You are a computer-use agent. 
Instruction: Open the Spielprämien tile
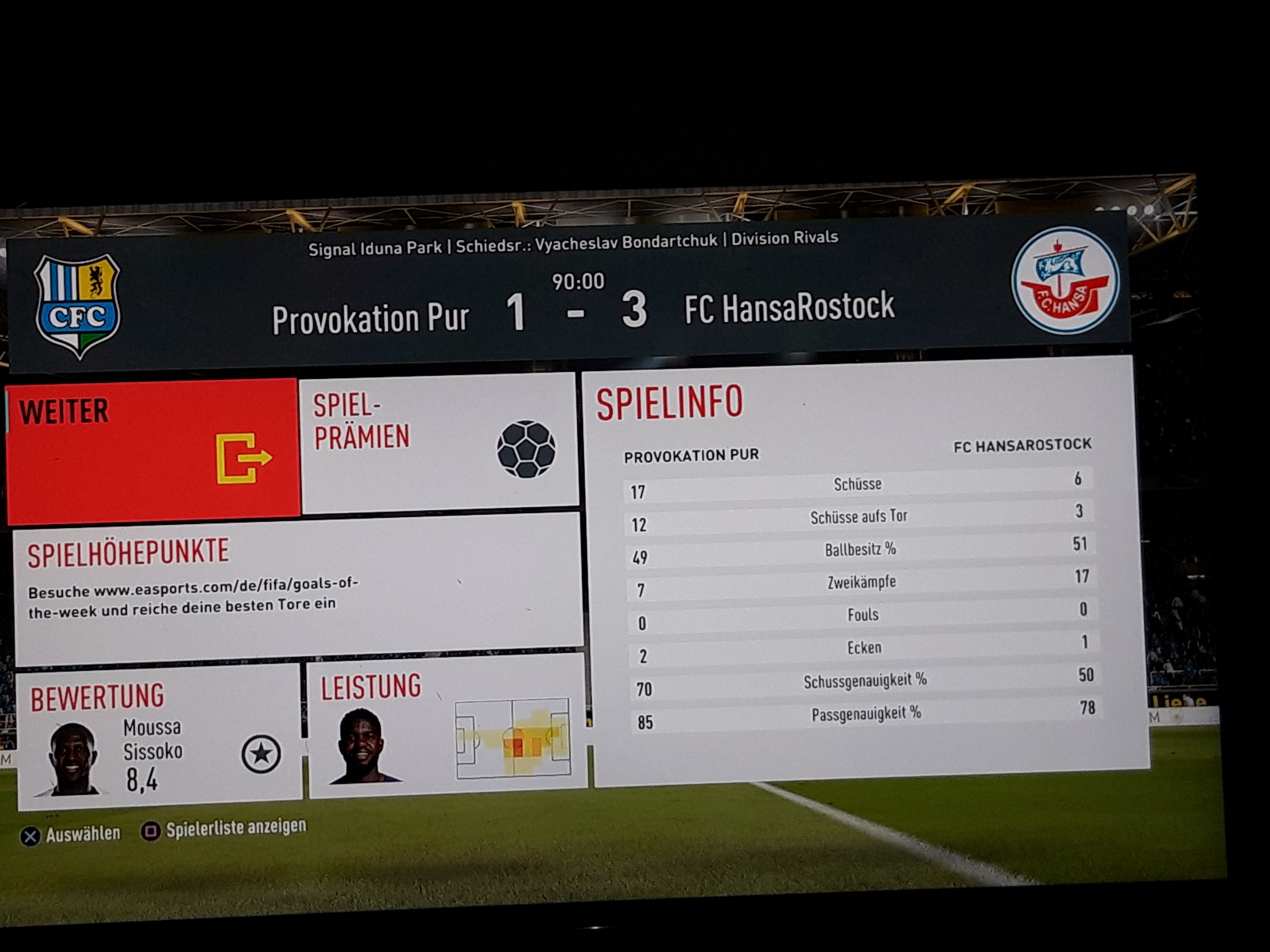point(439,442)
